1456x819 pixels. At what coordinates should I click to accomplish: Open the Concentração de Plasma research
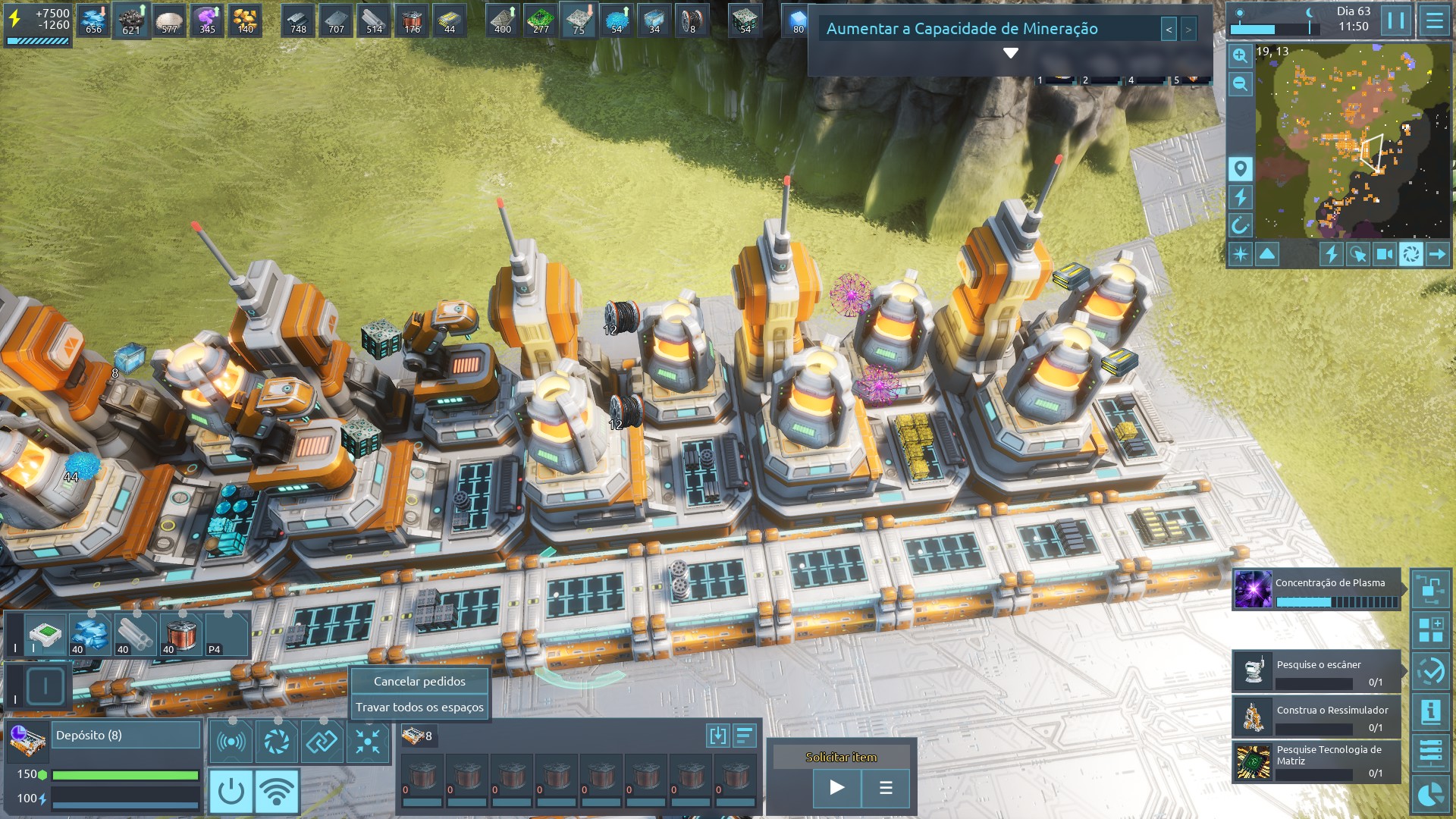1316,590
